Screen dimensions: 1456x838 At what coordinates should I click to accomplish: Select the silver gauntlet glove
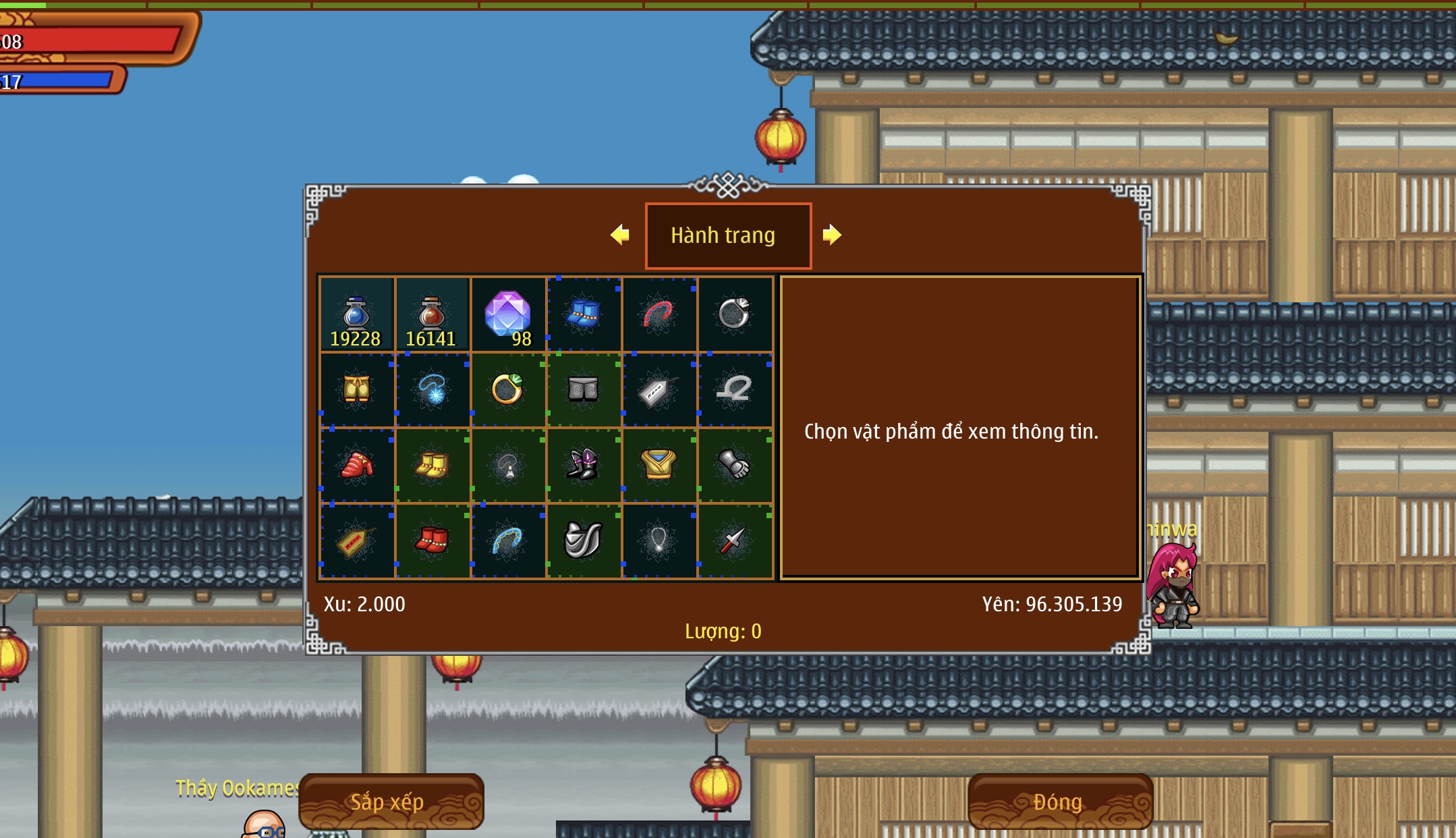735,465
